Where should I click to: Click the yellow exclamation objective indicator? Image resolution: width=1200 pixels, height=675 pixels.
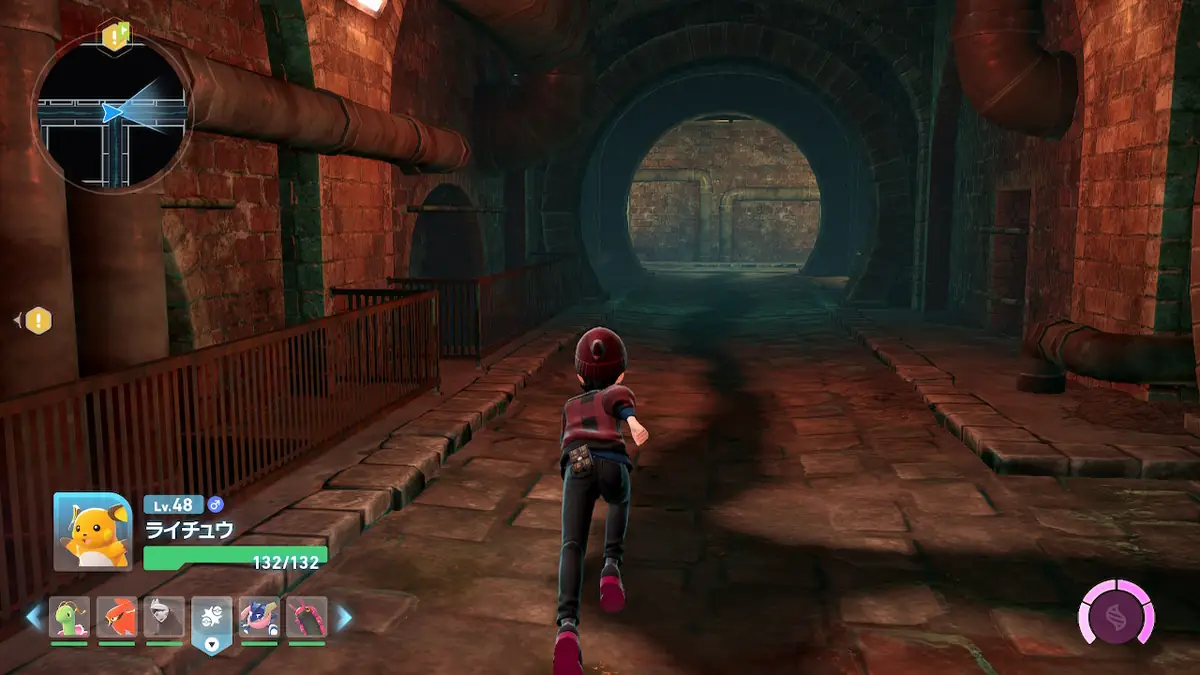pos(38,321)
